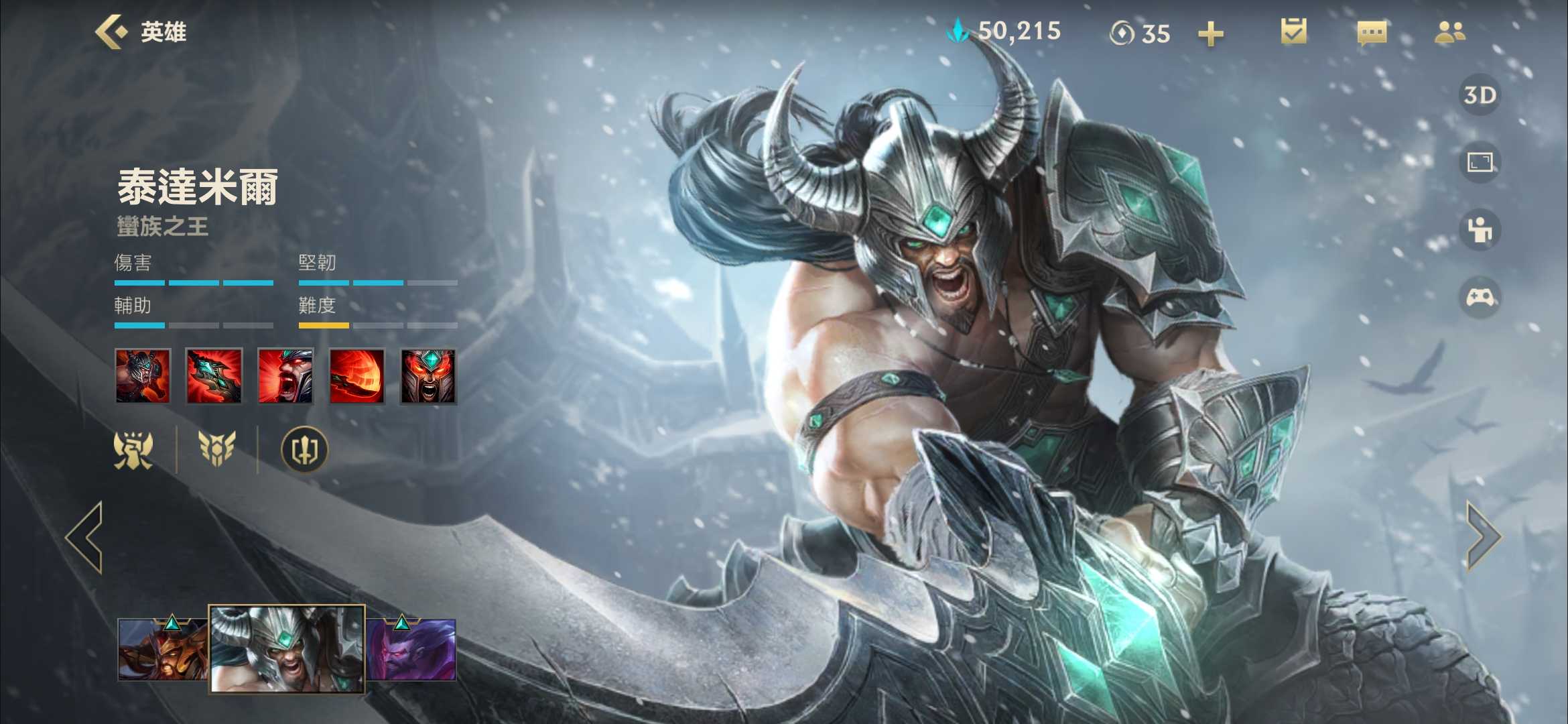
Task: Select the golden-armored skin thumbnail
Action: pos(162,649)
